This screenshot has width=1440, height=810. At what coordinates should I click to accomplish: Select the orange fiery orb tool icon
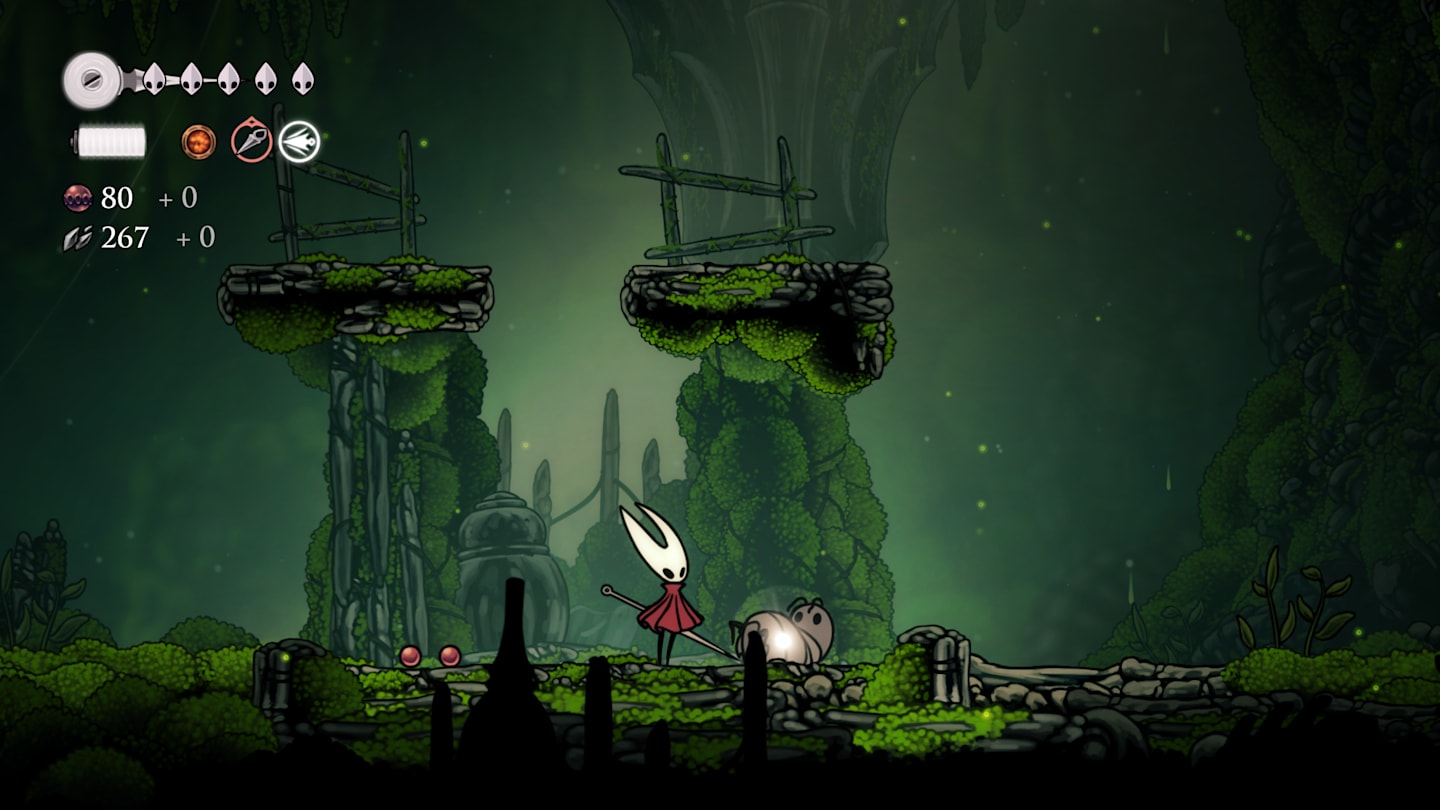coord(198,142)
